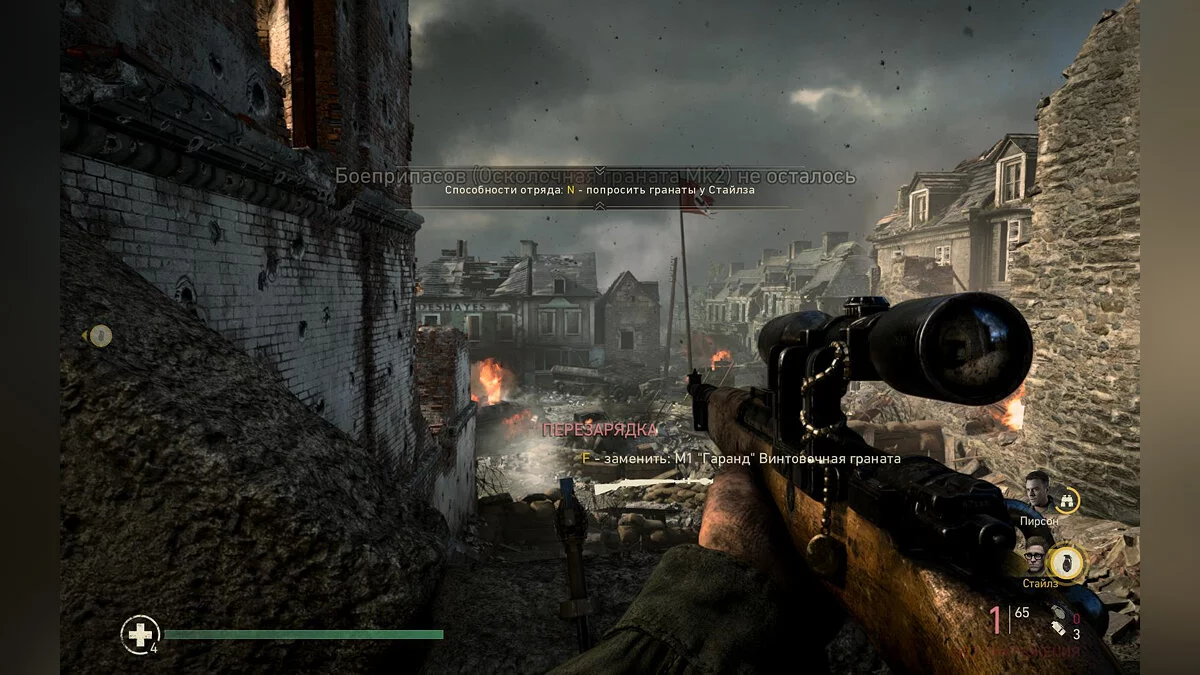Activate Pierson's binoculars ability icon
Screen dimensions: 1200x675
coord(1068,498)
